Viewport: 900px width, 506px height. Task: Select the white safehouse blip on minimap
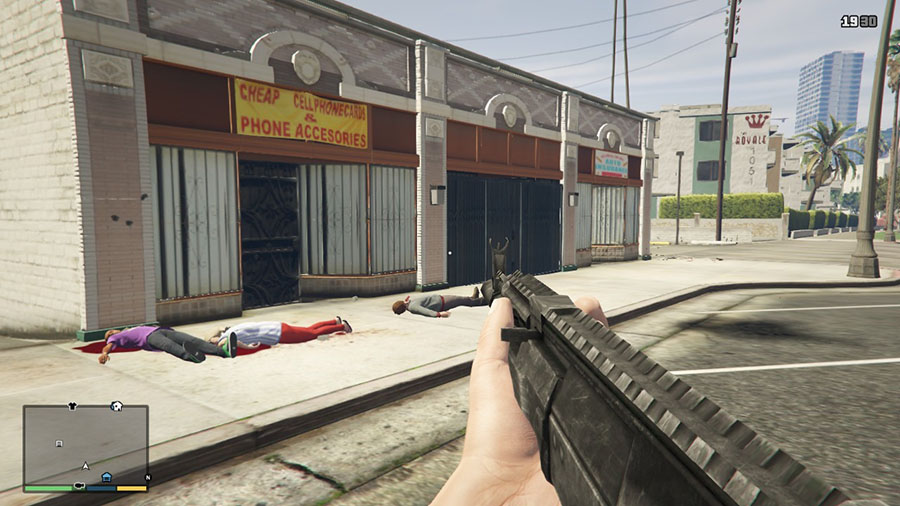(x=117, y=406)
